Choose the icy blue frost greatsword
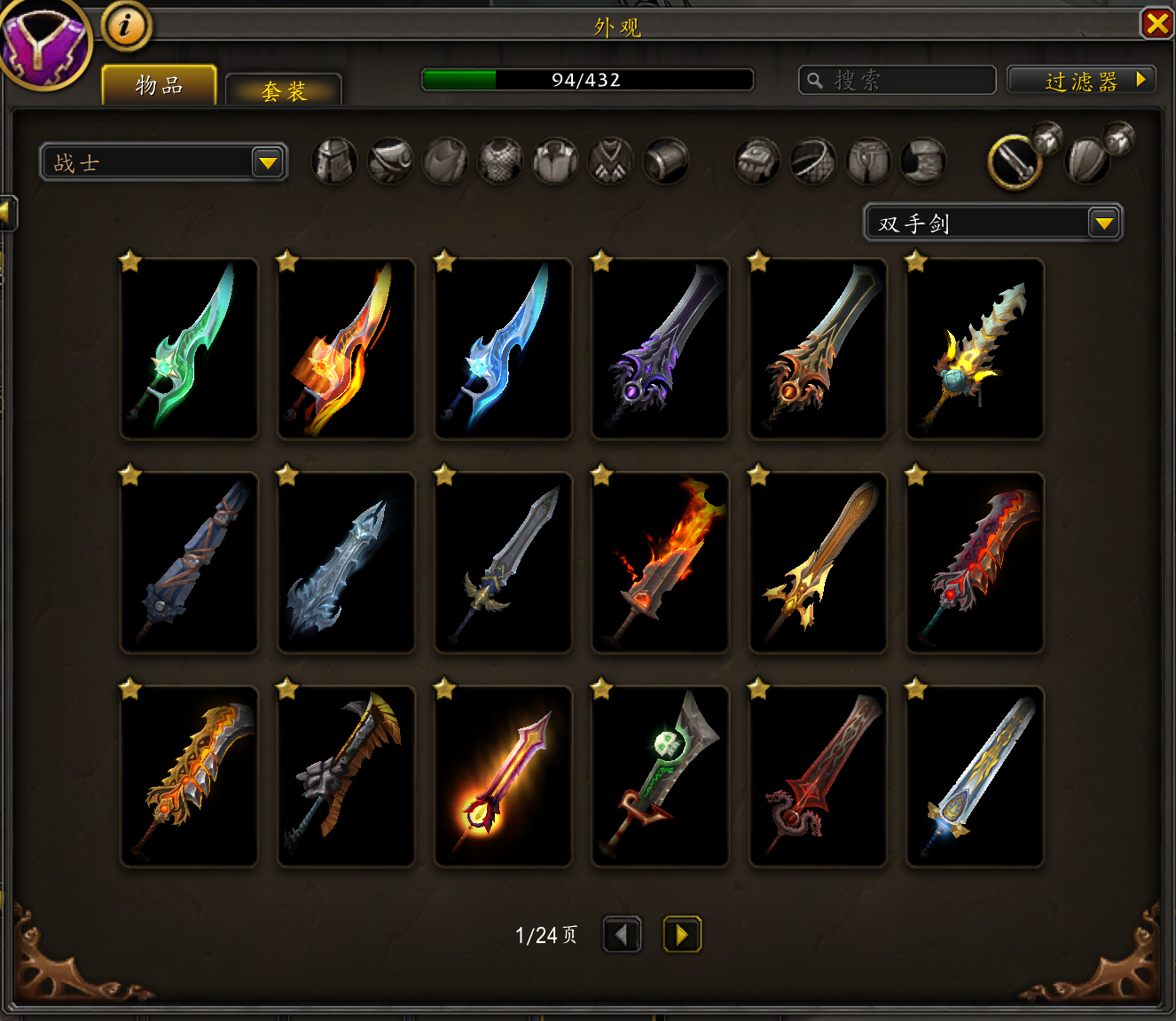 click(346, 562)
